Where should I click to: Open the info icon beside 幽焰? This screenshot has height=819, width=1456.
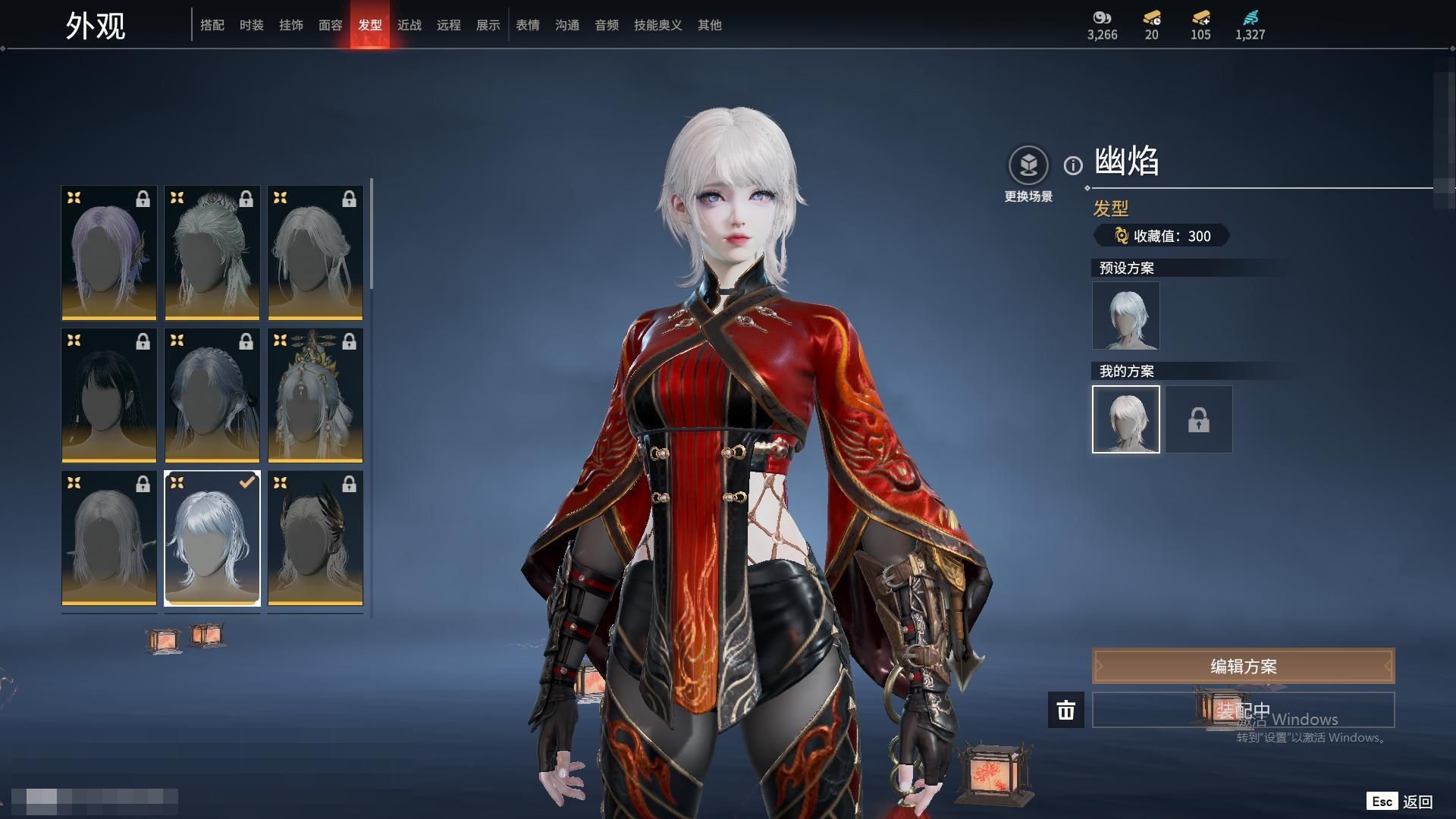pos(1073,165)
